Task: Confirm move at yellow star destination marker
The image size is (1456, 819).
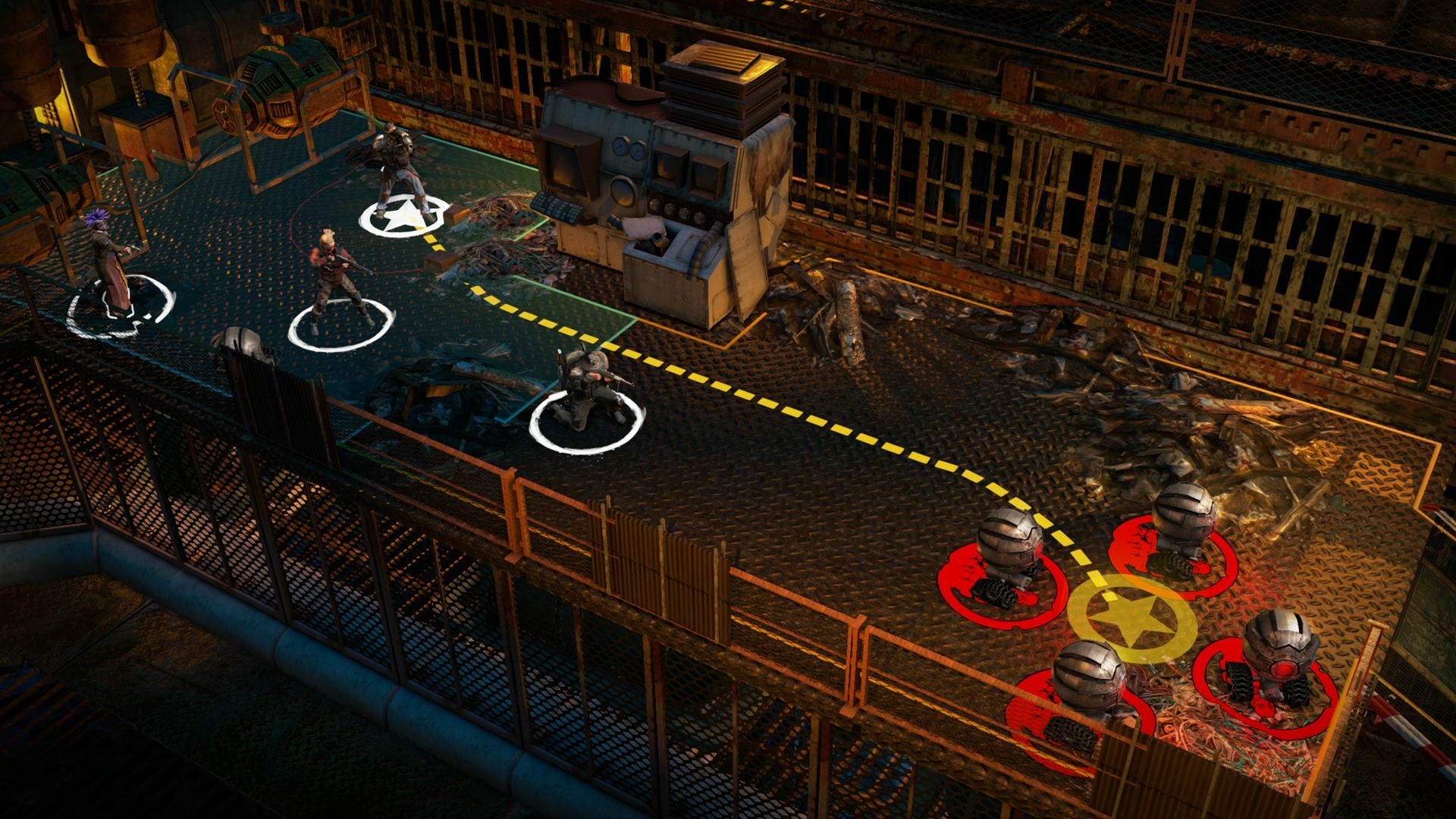Action: pyautogui.click(x=1132, y=618)
